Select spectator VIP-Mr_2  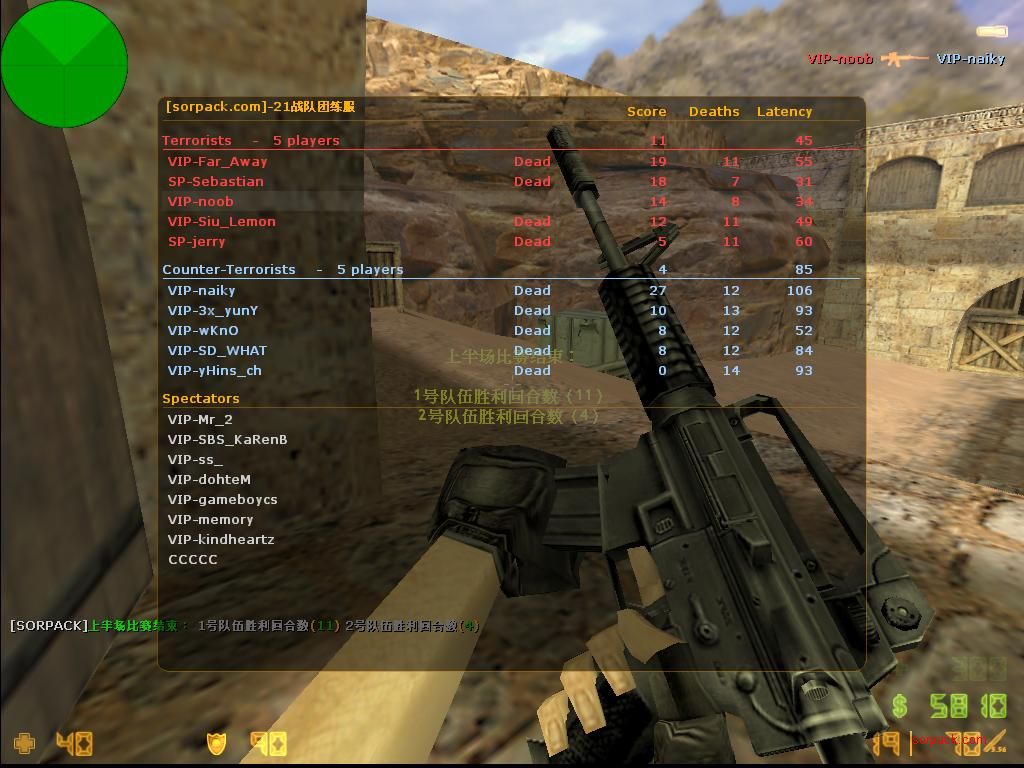[200, 419]
